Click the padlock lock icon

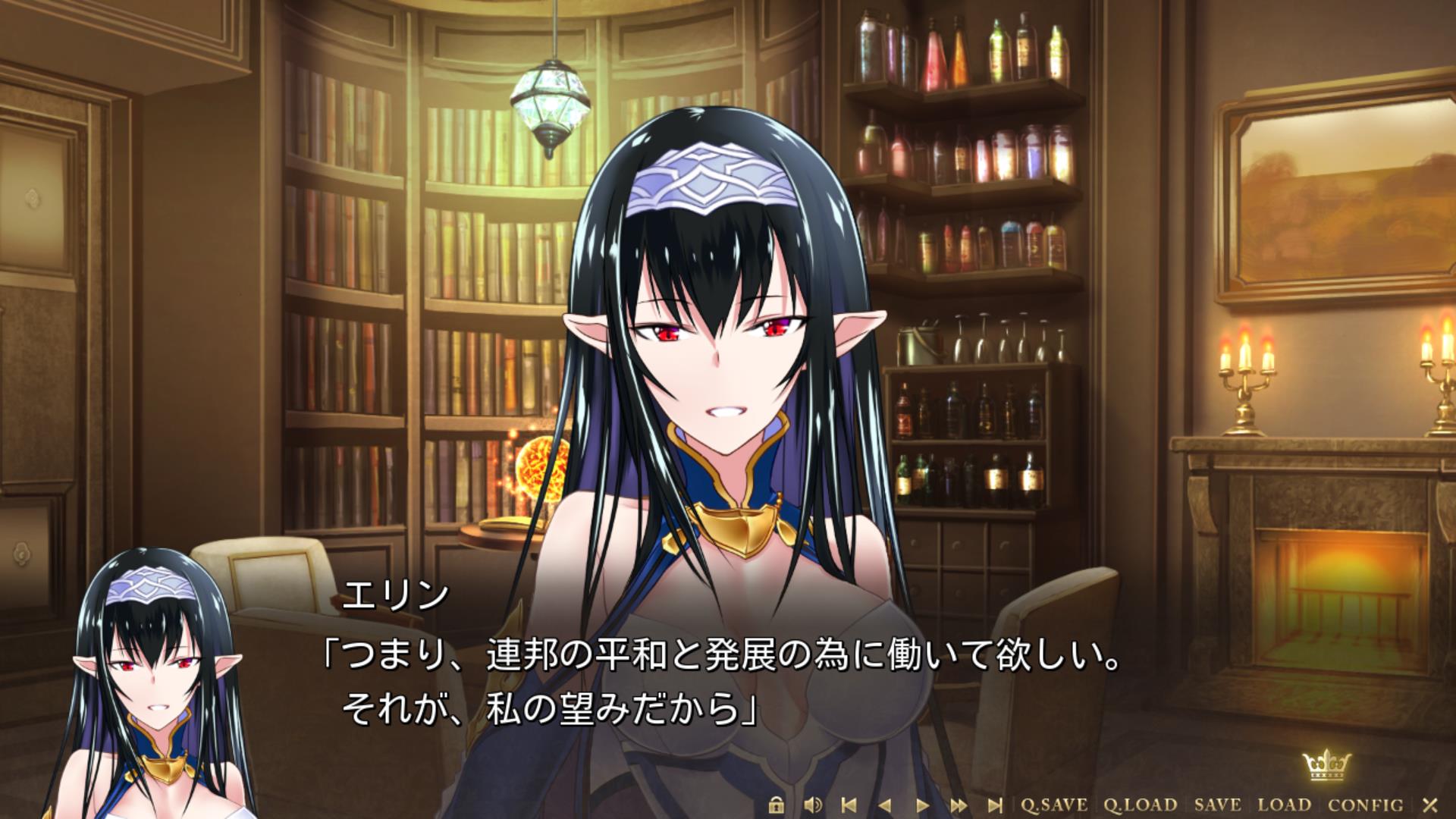tap(775, 805)
